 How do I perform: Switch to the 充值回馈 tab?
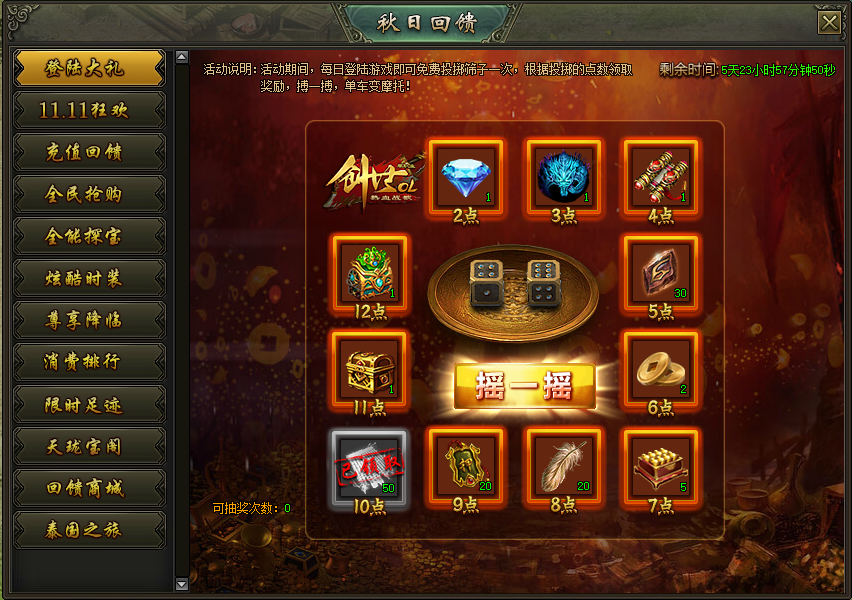coord(89,152)
